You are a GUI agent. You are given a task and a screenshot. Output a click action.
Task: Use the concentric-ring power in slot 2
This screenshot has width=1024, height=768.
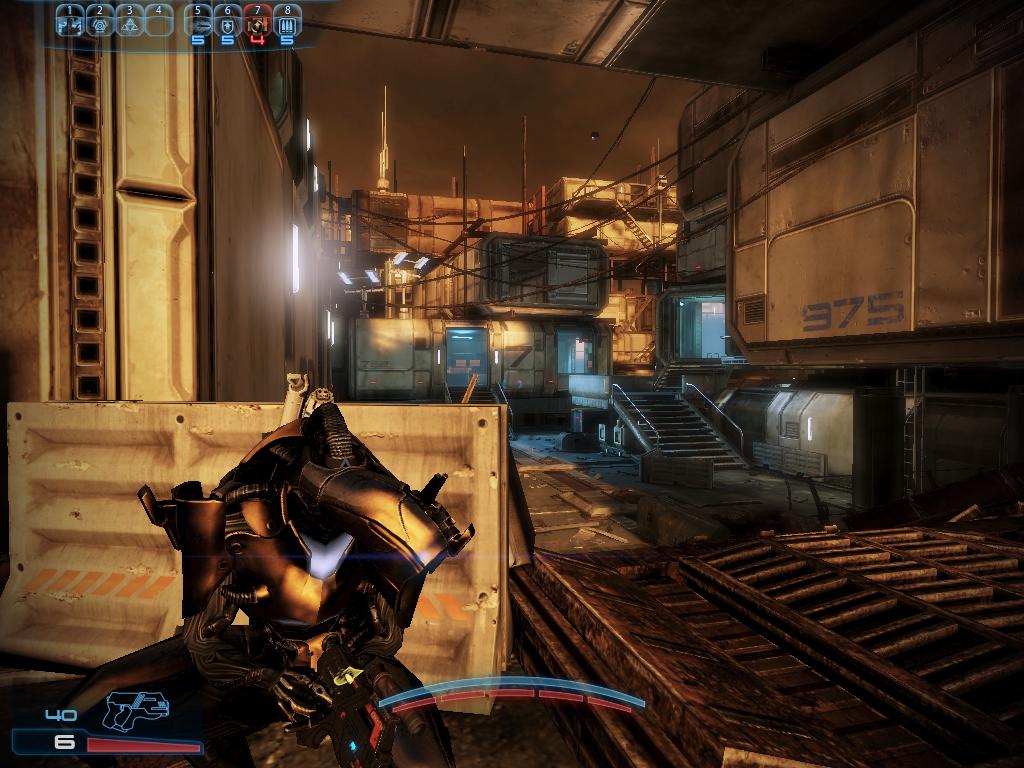(x=99, y=24)
